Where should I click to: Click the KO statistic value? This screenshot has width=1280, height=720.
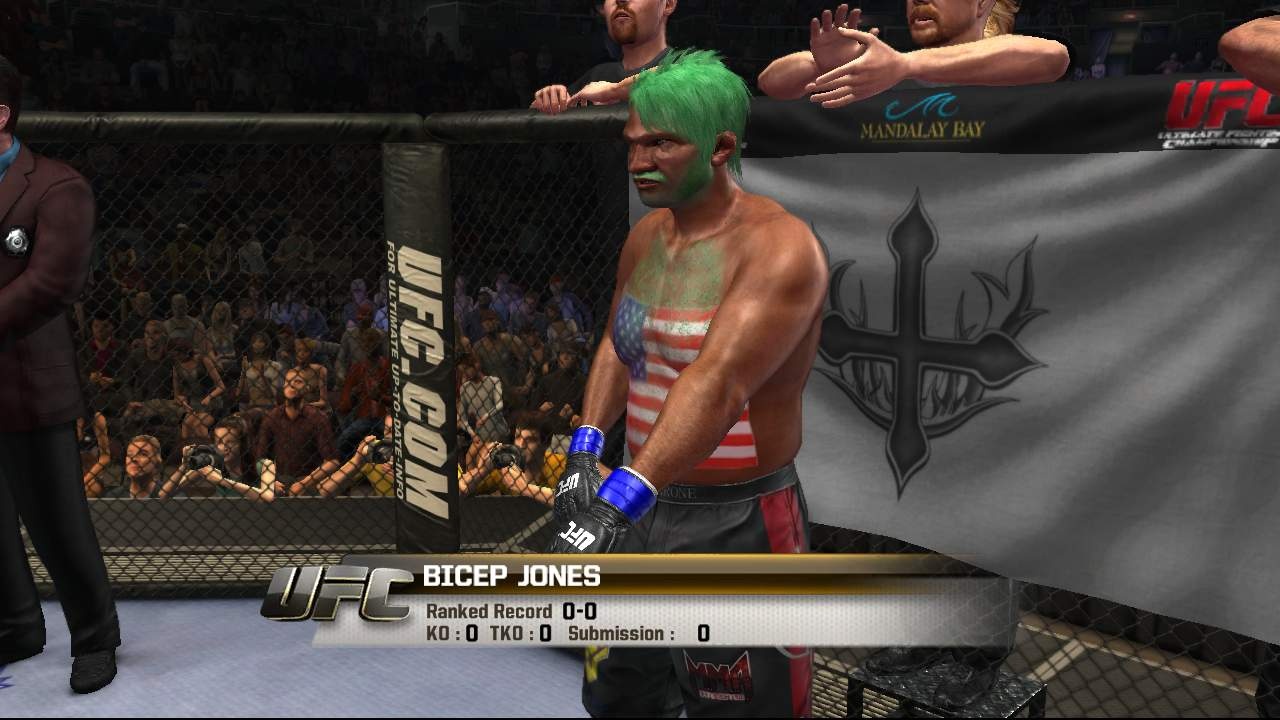coord(472,633)
